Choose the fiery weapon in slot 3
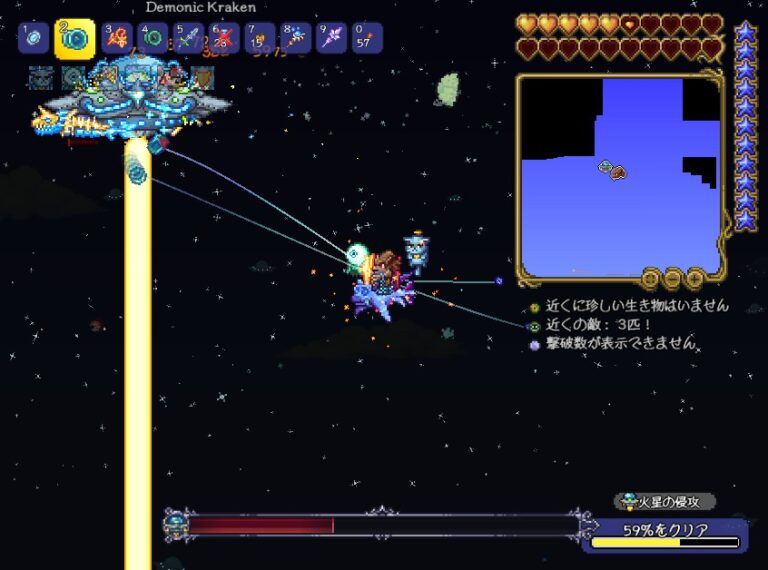 116,39
